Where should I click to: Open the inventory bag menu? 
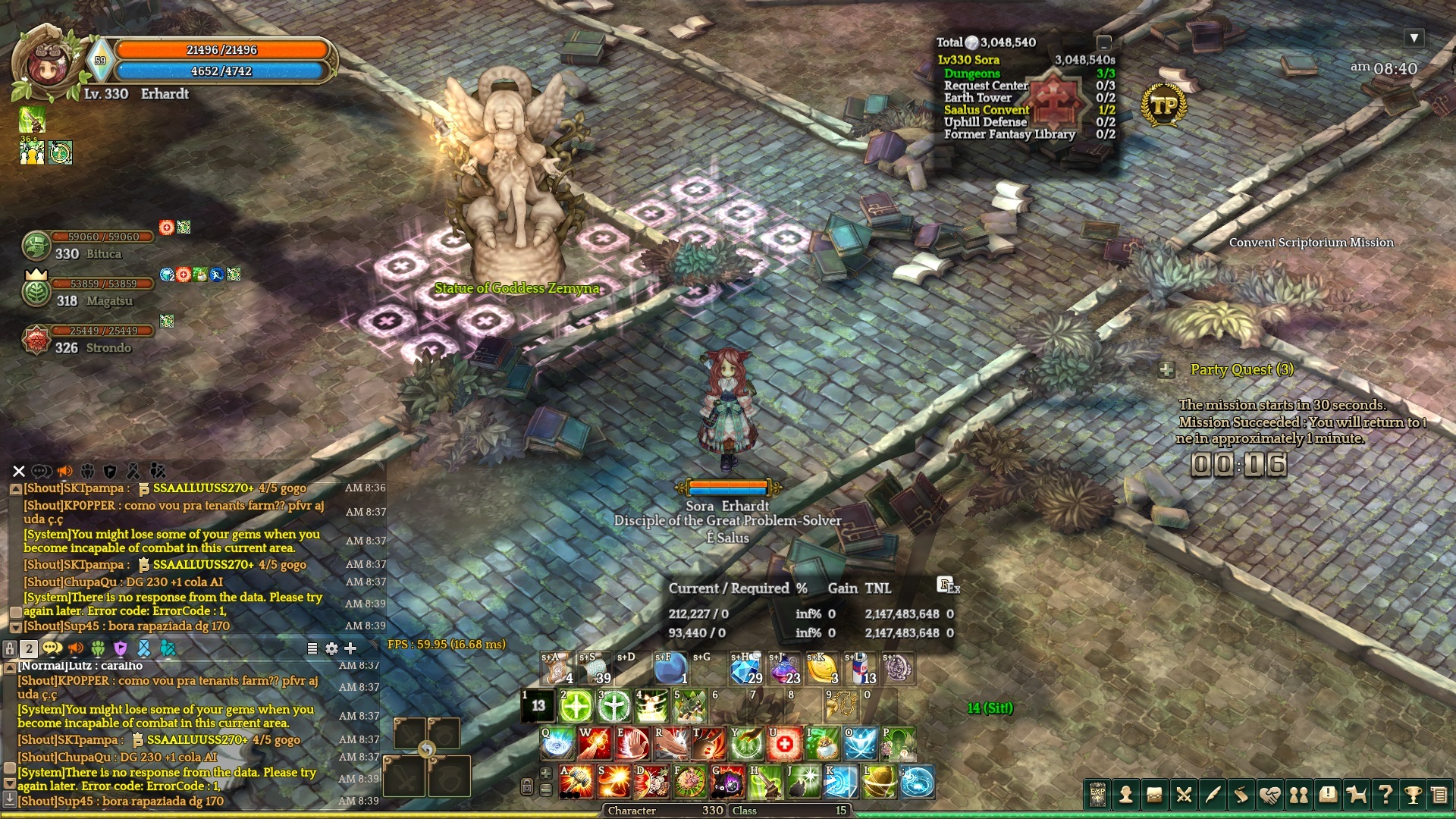(x=1154, y=795)
